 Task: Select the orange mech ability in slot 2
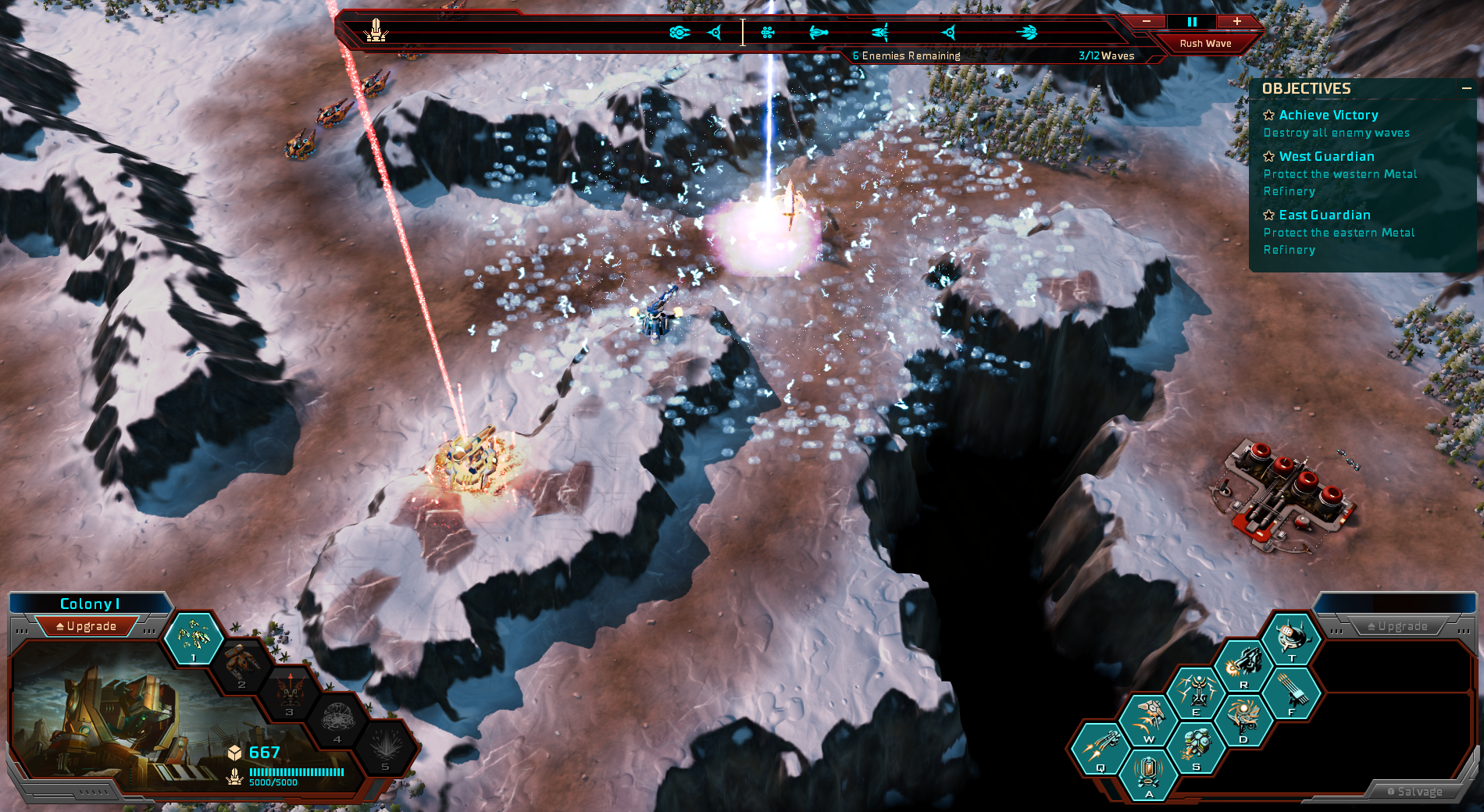tap(241, 665)
